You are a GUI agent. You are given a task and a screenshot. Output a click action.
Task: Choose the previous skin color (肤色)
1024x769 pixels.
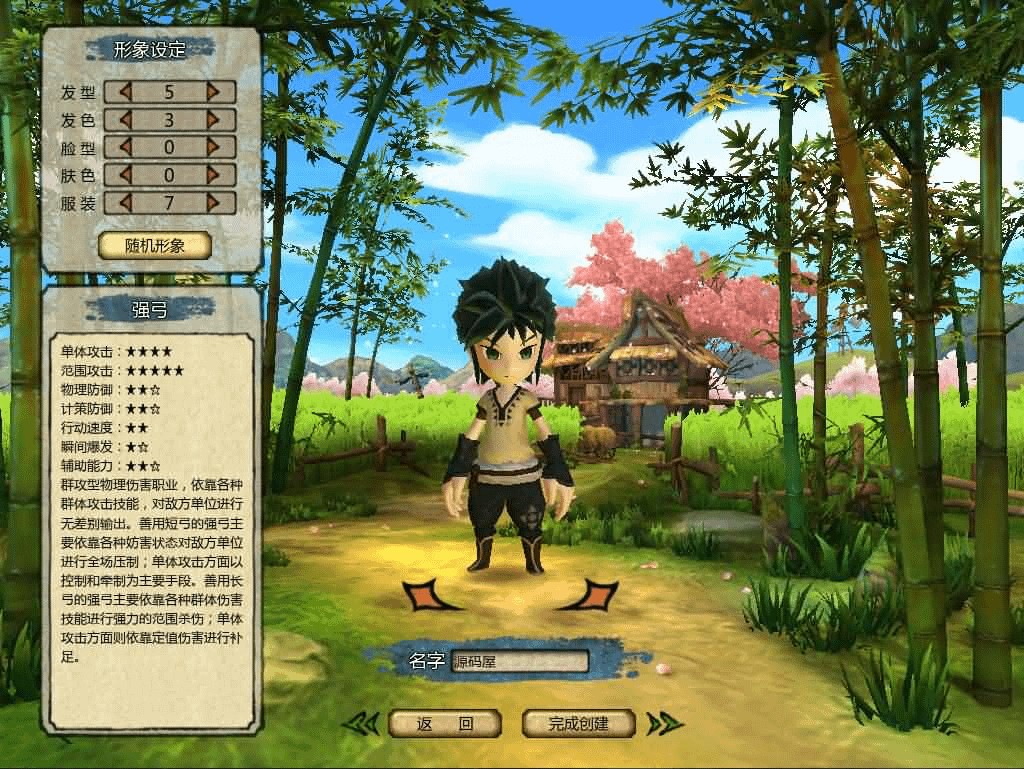tap(126, 176)
